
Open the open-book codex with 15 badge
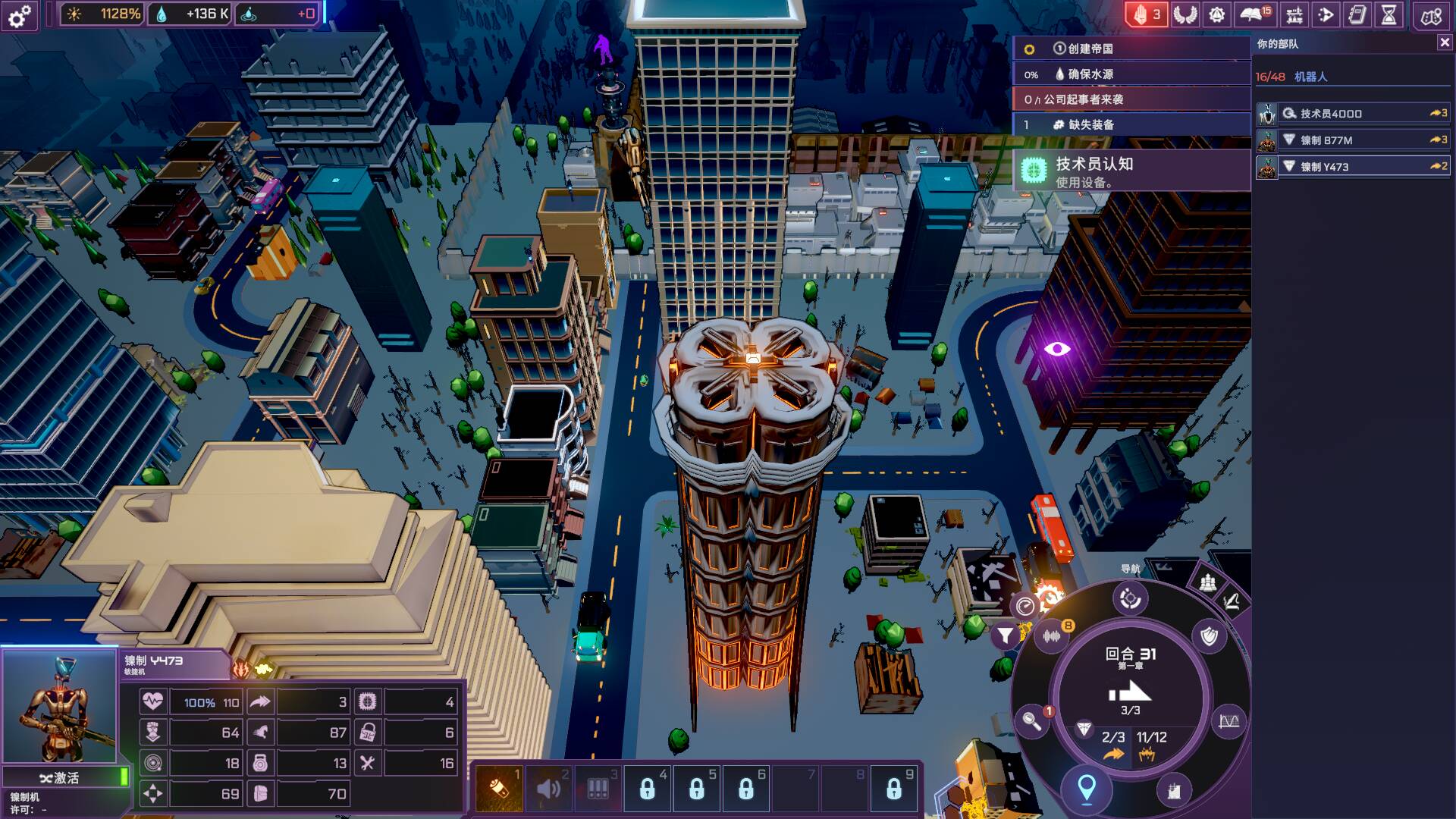[x=1254, y=15]
